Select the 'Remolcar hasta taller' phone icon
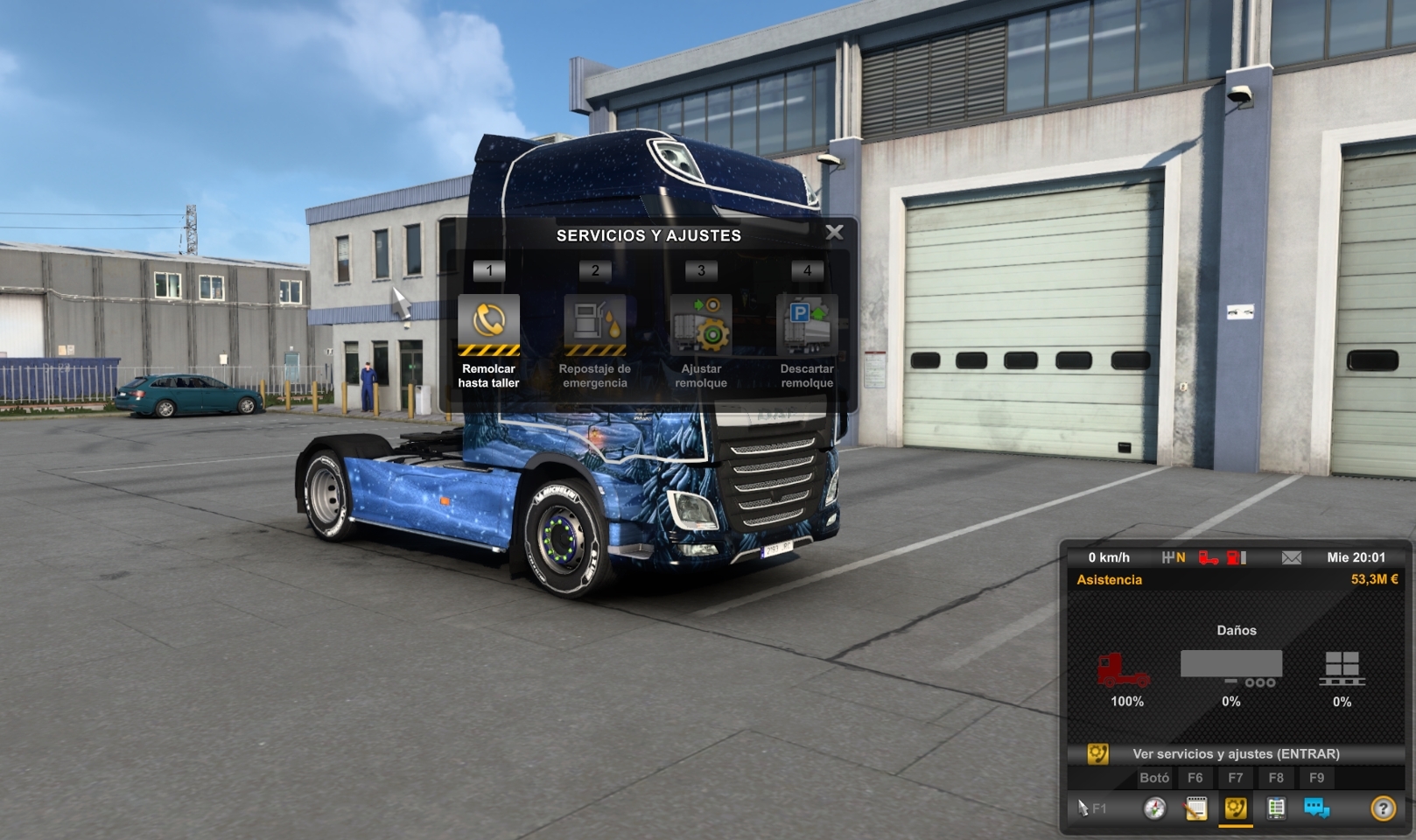 click(487, 324)
